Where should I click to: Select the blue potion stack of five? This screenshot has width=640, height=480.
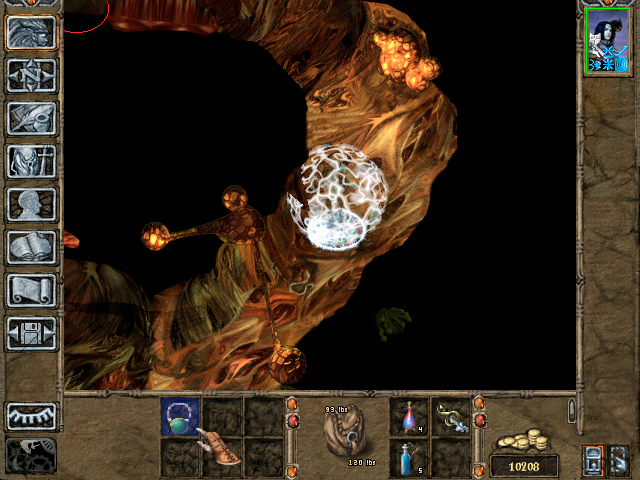tap(409, 457)
